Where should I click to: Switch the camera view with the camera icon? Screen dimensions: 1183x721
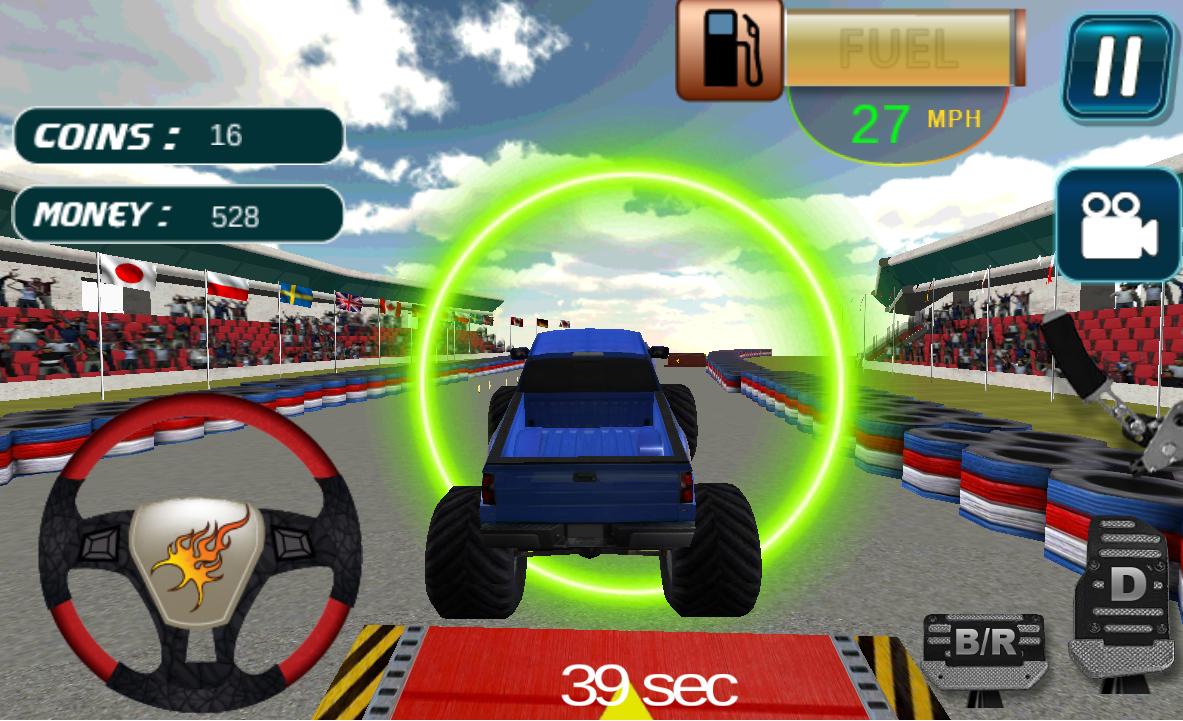[1118, 225]
